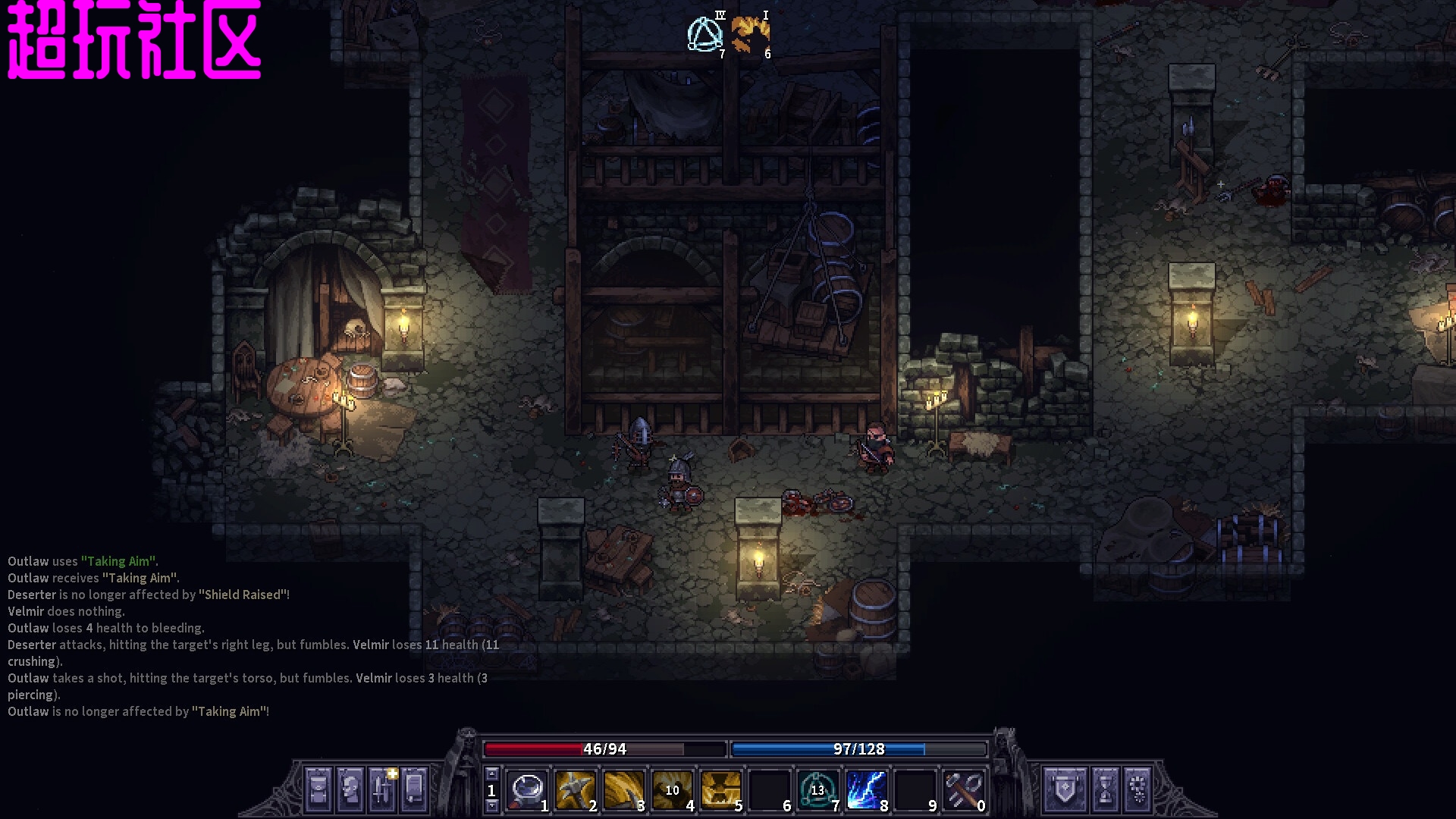This screenshot has width=1456, height=819.
Task: Open the journal scroll button
Action: coord(414,789)
